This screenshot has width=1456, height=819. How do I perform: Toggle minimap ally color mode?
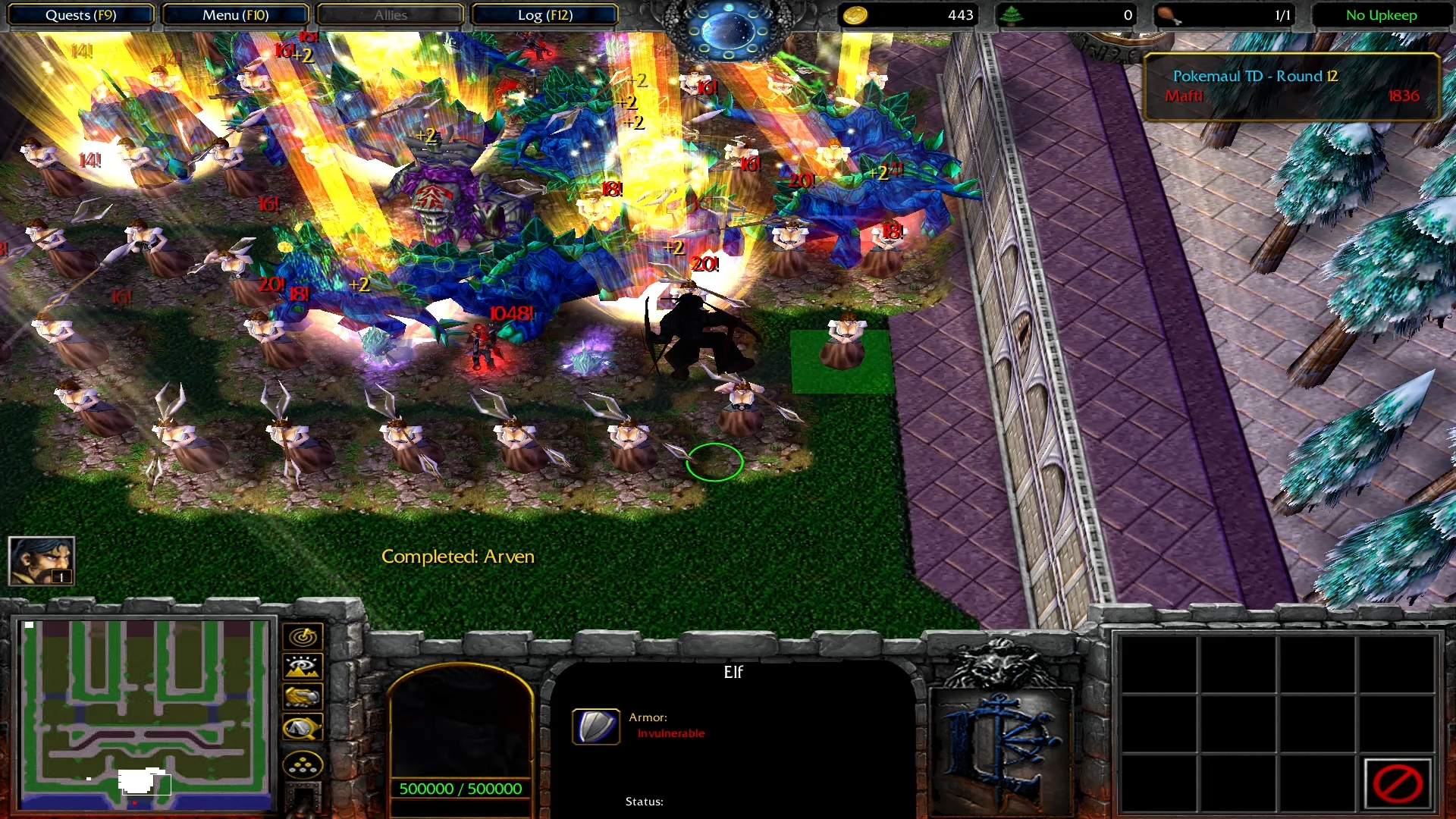point(303,697)
